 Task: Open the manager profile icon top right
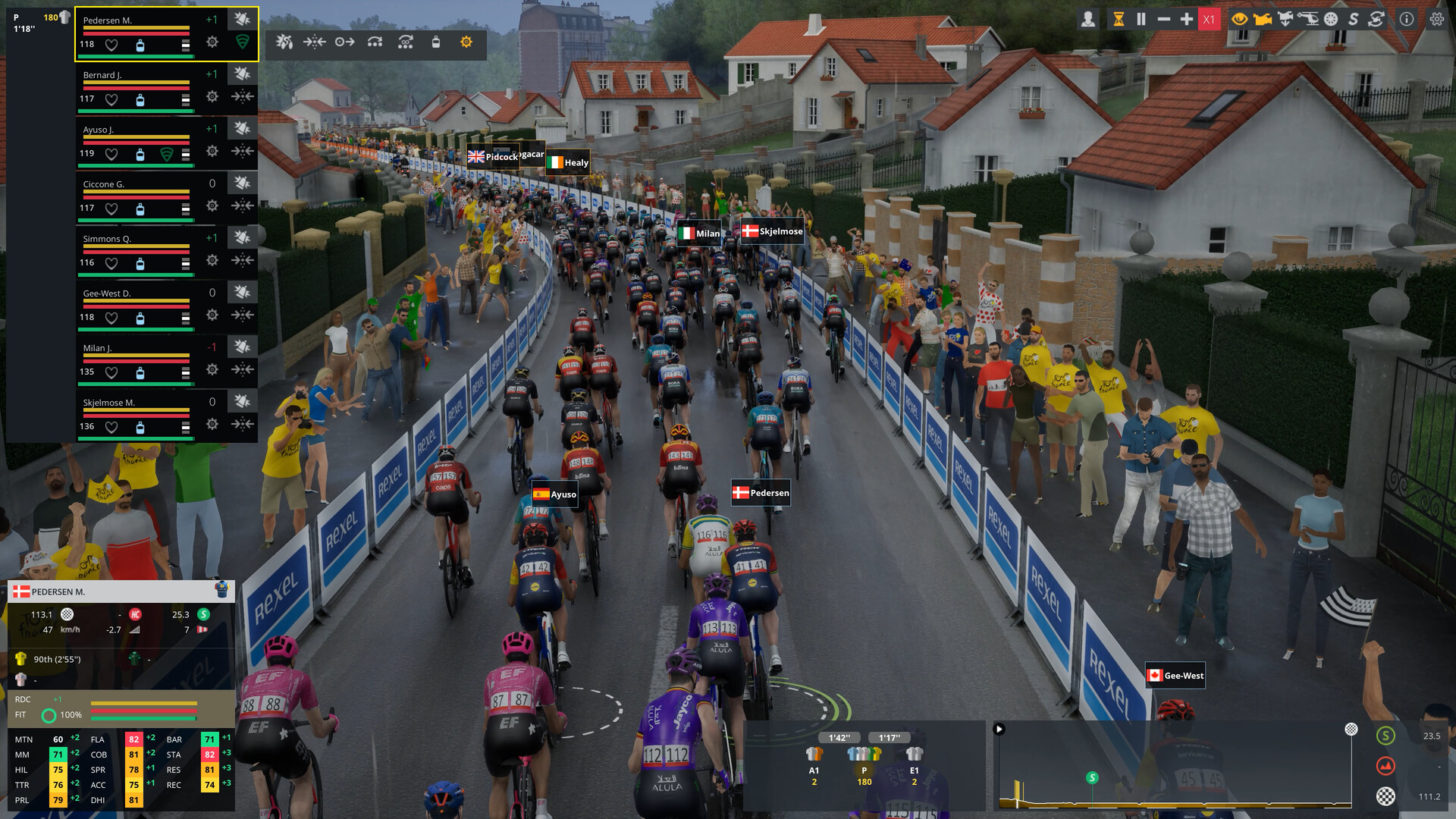click(x=1089, y=19)
